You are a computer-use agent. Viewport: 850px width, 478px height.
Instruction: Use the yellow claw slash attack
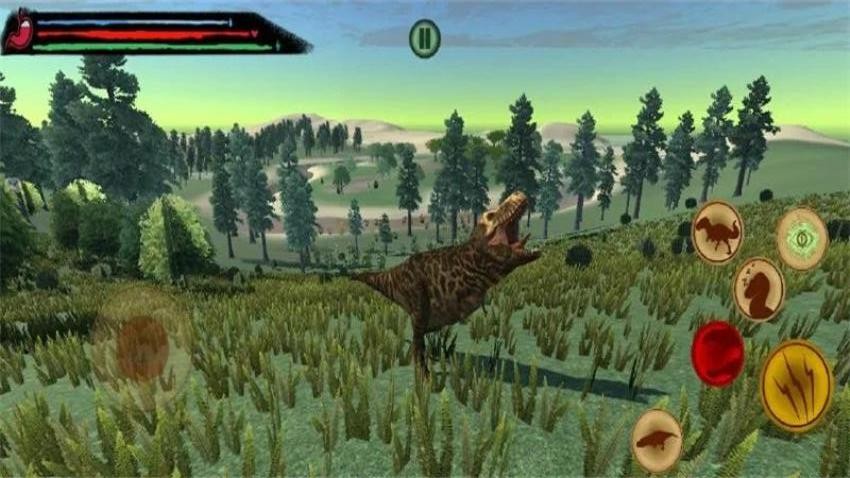pyautogui.click(x=796, y=385)
